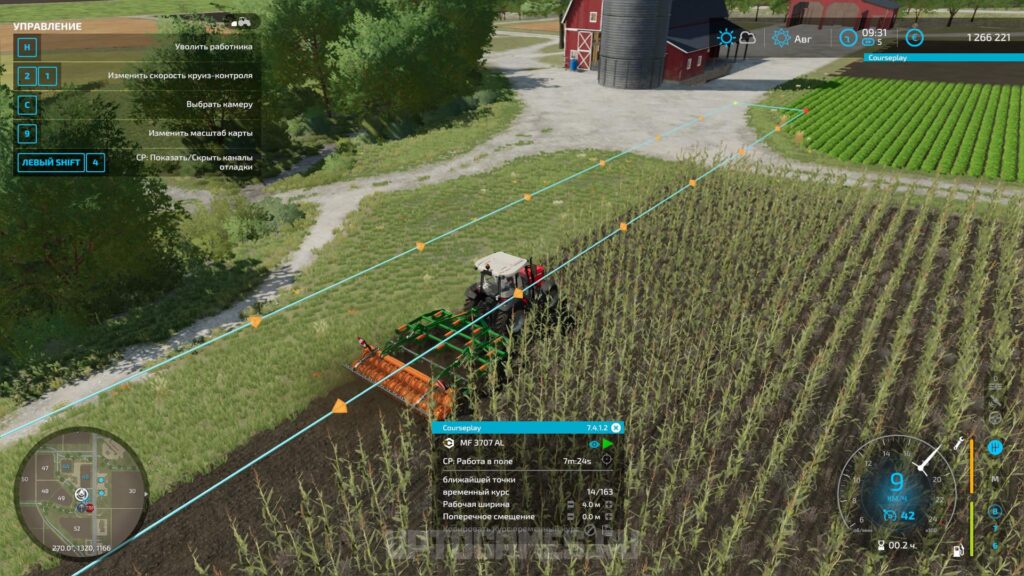Click the blue gearbox icon near the speedometer
The height and width of the screenshot is (576, 1024).
[995, 448]
